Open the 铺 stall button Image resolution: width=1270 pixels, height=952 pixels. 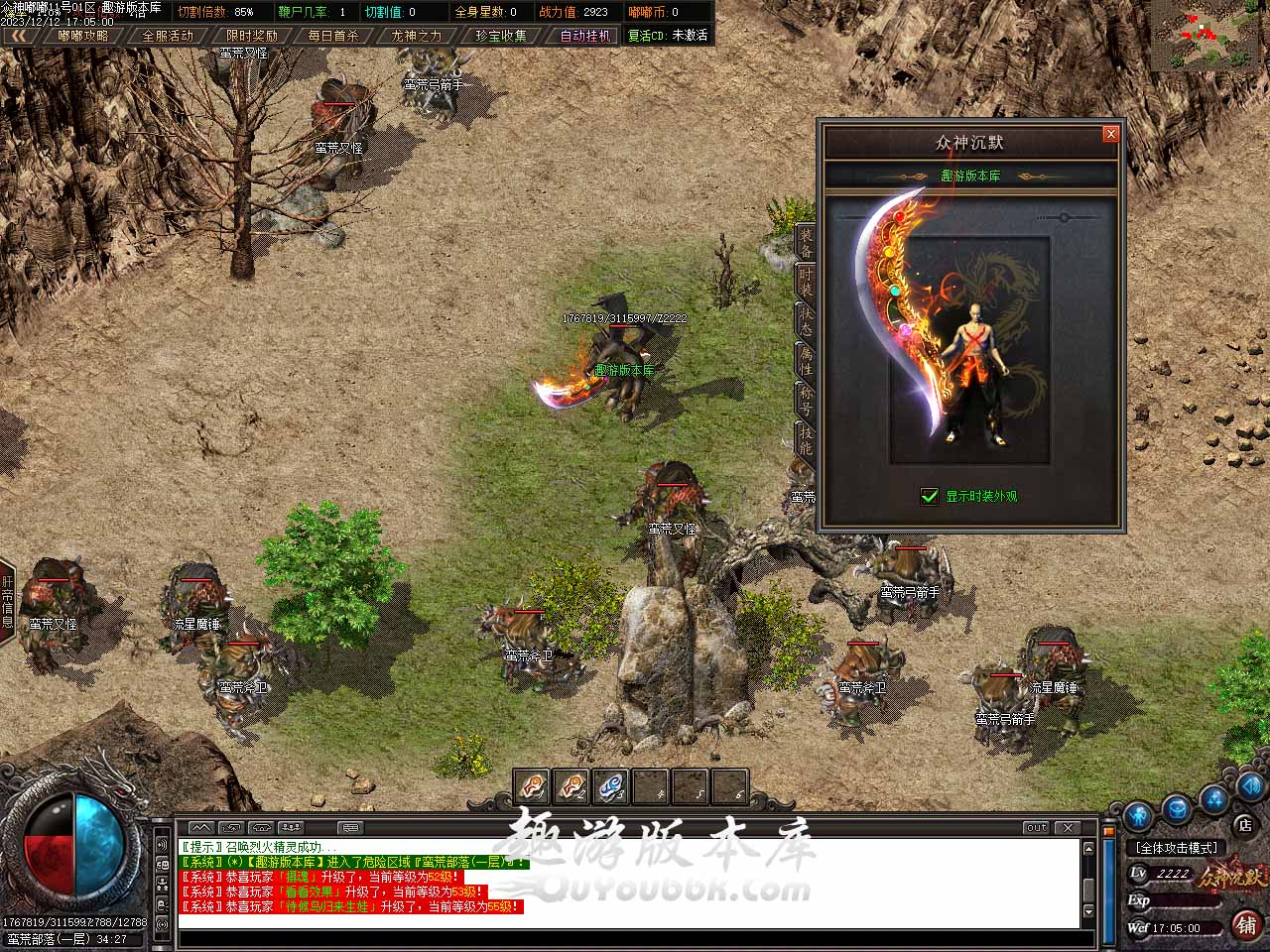tap(1246, 924)
